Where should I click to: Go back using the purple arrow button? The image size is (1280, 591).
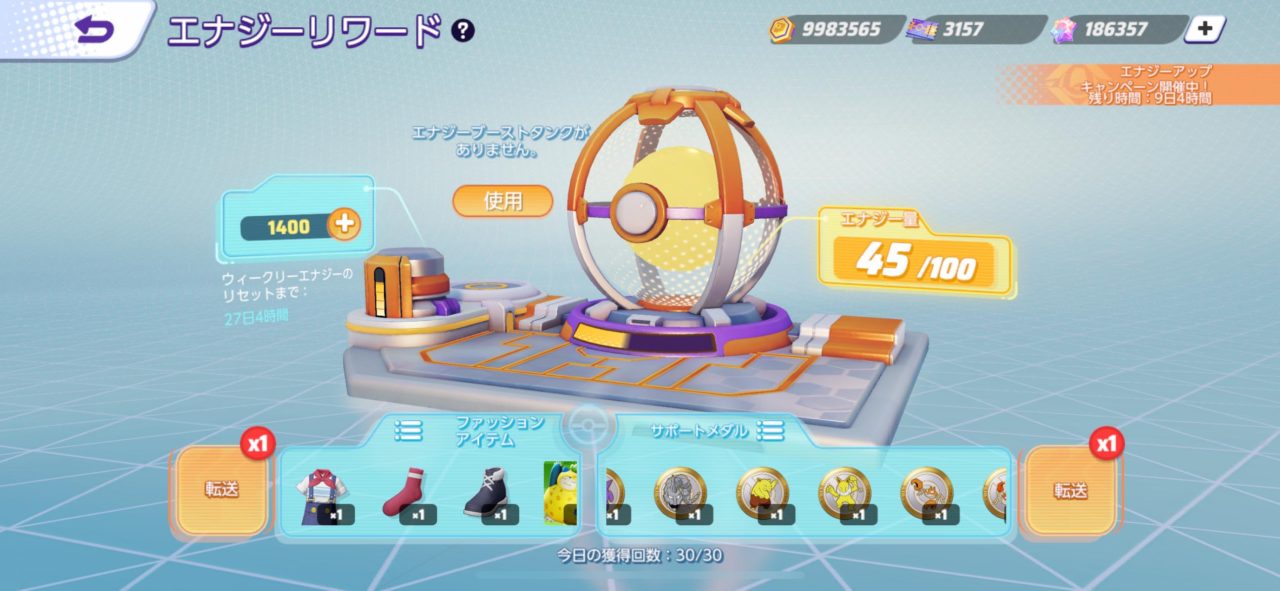pos(95,30)
